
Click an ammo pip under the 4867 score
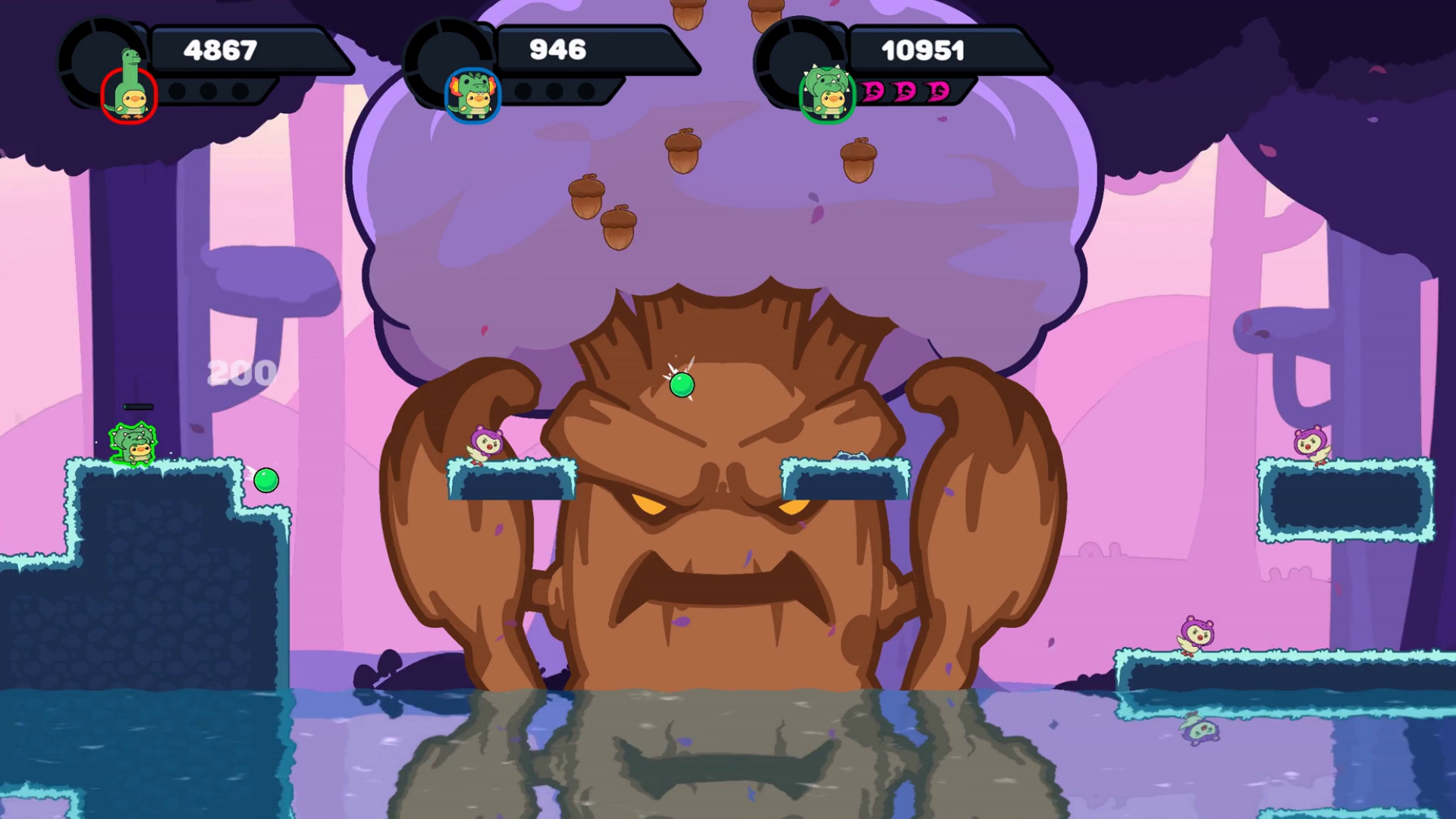coord(178,91)
